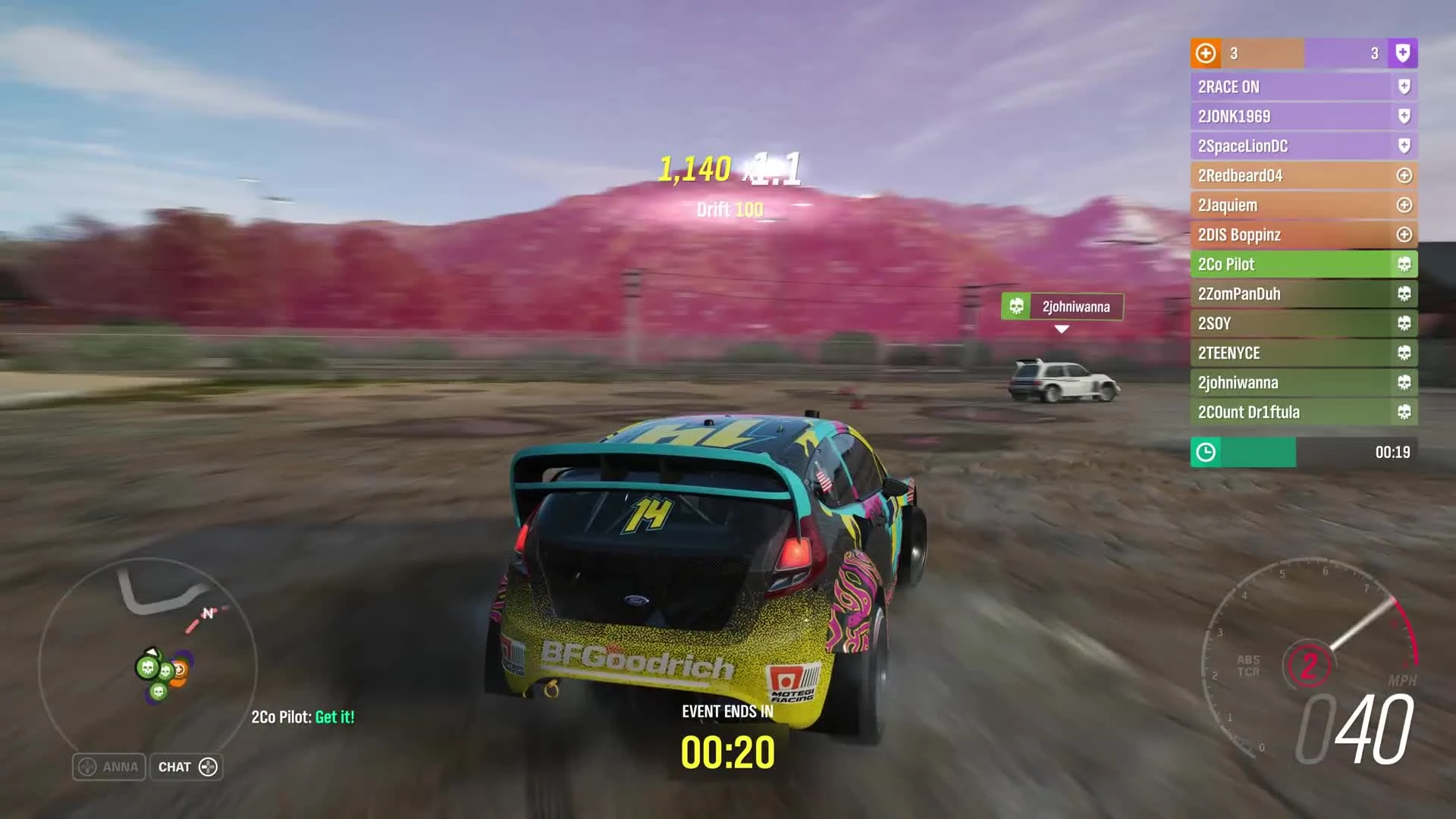Click the skull badge beside 2COunt Dr1ftula
1456x819 pixels.
pos(1404,412)
